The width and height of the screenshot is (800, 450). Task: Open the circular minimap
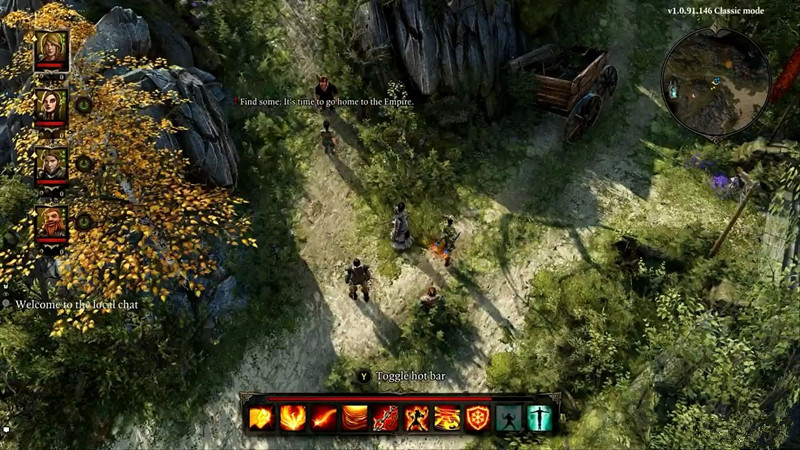click(x=715, y=82)
